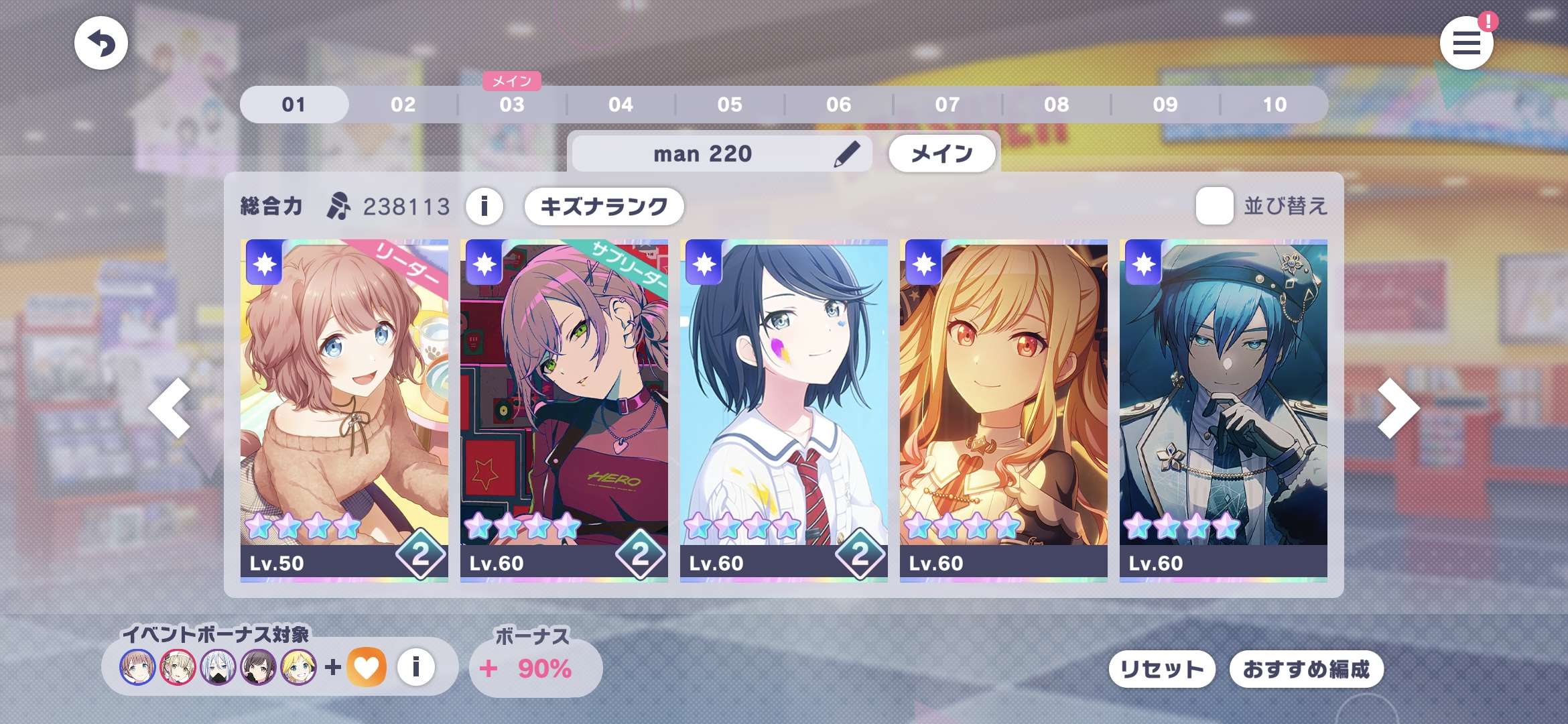
Task: Choose team tab 10
Action: coord(1275,105)
